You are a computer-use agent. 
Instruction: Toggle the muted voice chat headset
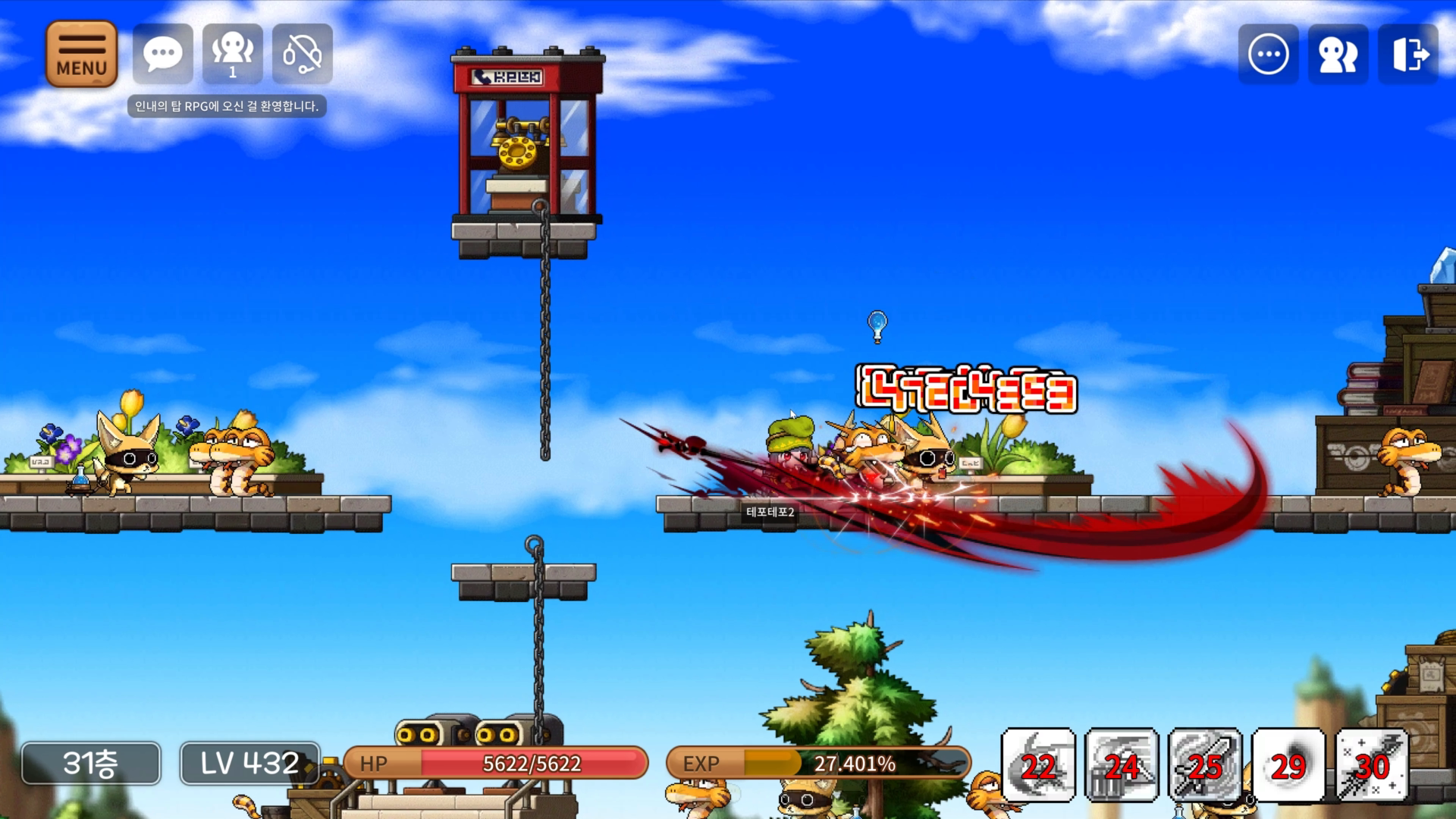click(x=302, y=54)
